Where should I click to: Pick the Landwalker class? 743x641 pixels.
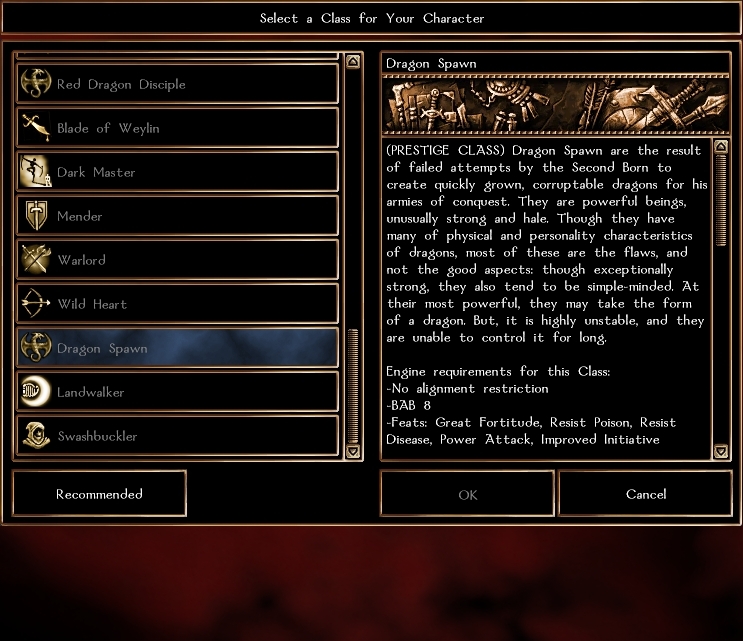coord(178,392)
